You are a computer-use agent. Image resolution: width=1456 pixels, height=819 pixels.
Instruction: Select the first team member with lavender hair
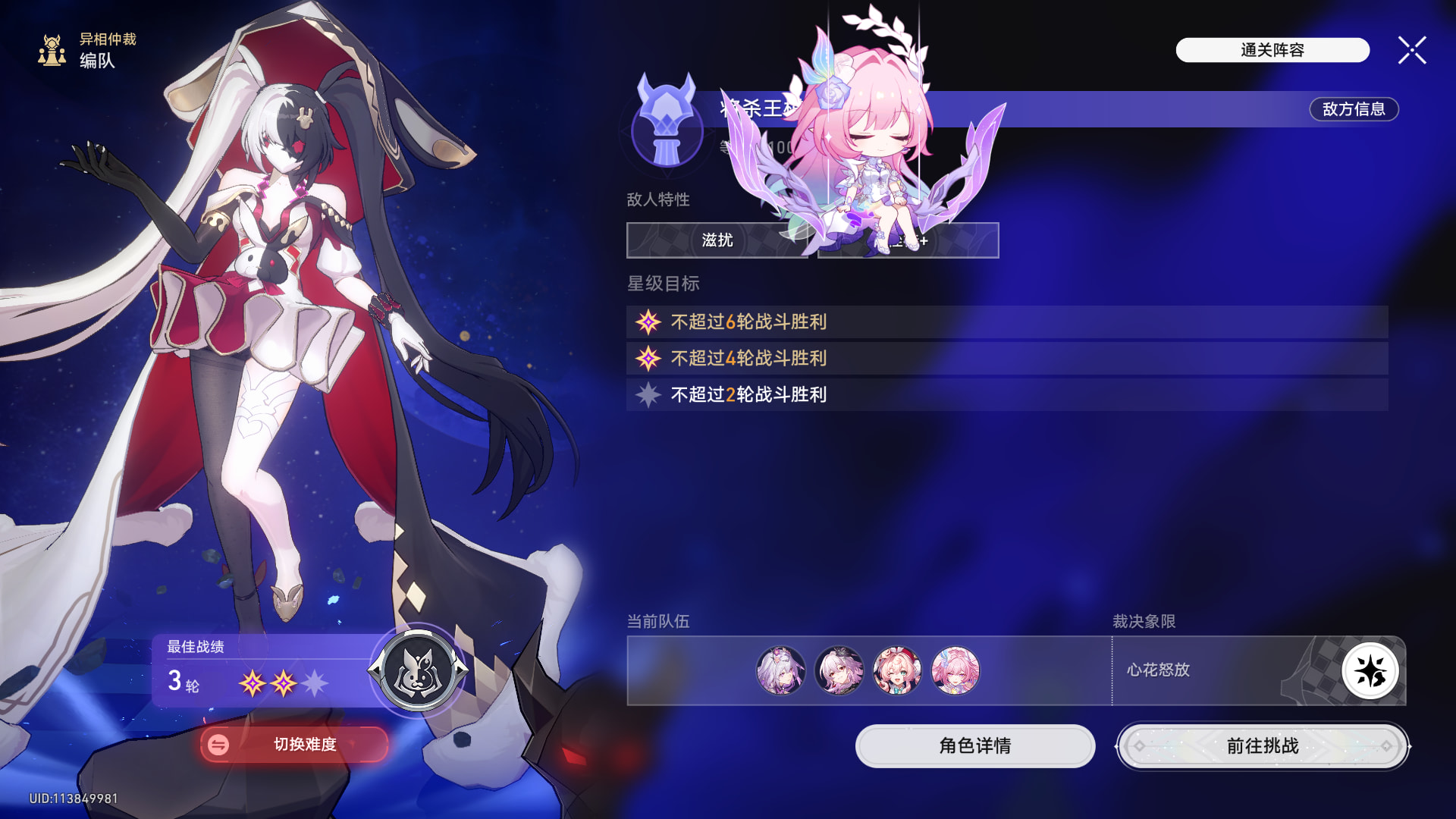tap(780, 670)
